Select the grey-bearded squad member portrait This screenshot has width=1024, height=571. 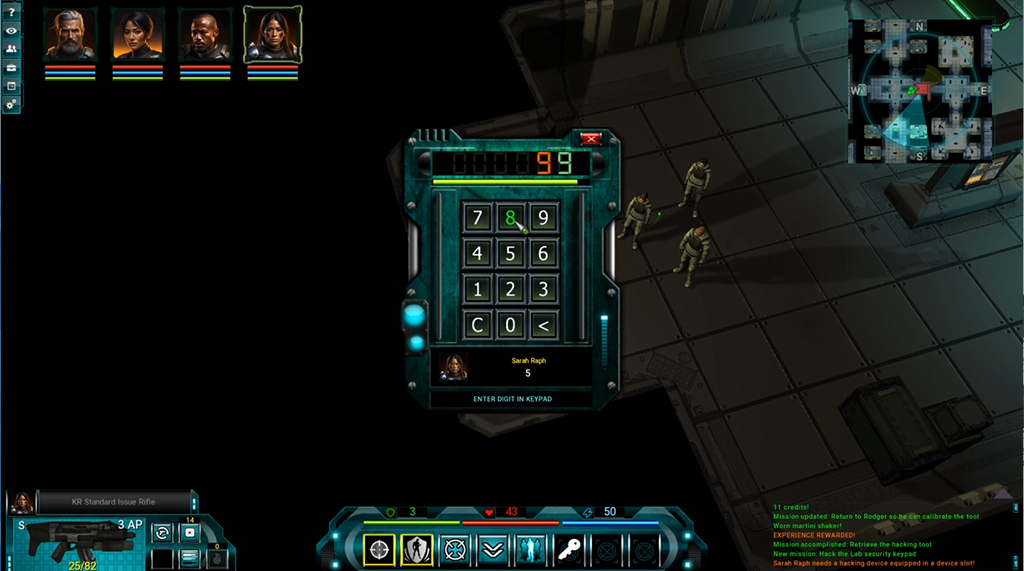pyautogui.click(x=70, y=35)
